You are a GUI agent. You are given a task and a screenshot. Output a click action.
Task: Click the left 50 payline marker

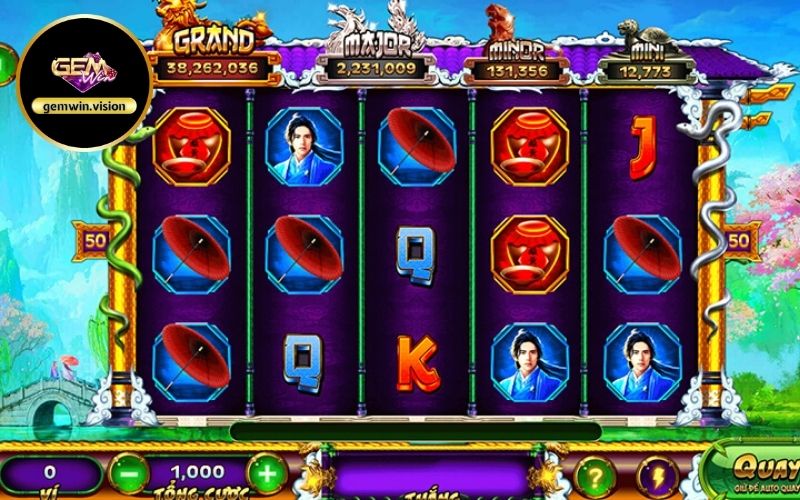(97, 241)
